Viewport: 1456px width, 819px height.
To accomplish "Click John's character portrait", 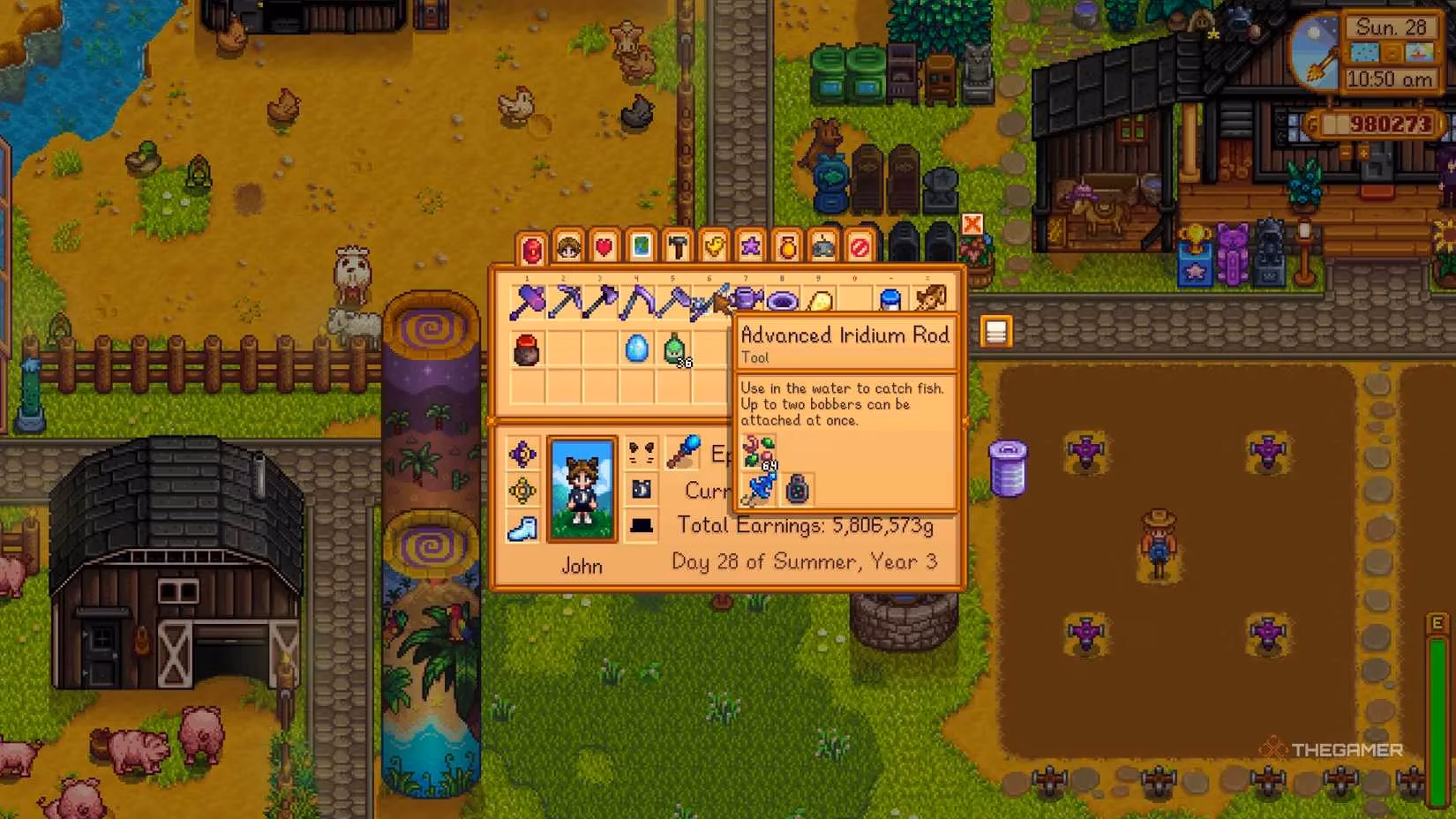I will tap(582, 488).
